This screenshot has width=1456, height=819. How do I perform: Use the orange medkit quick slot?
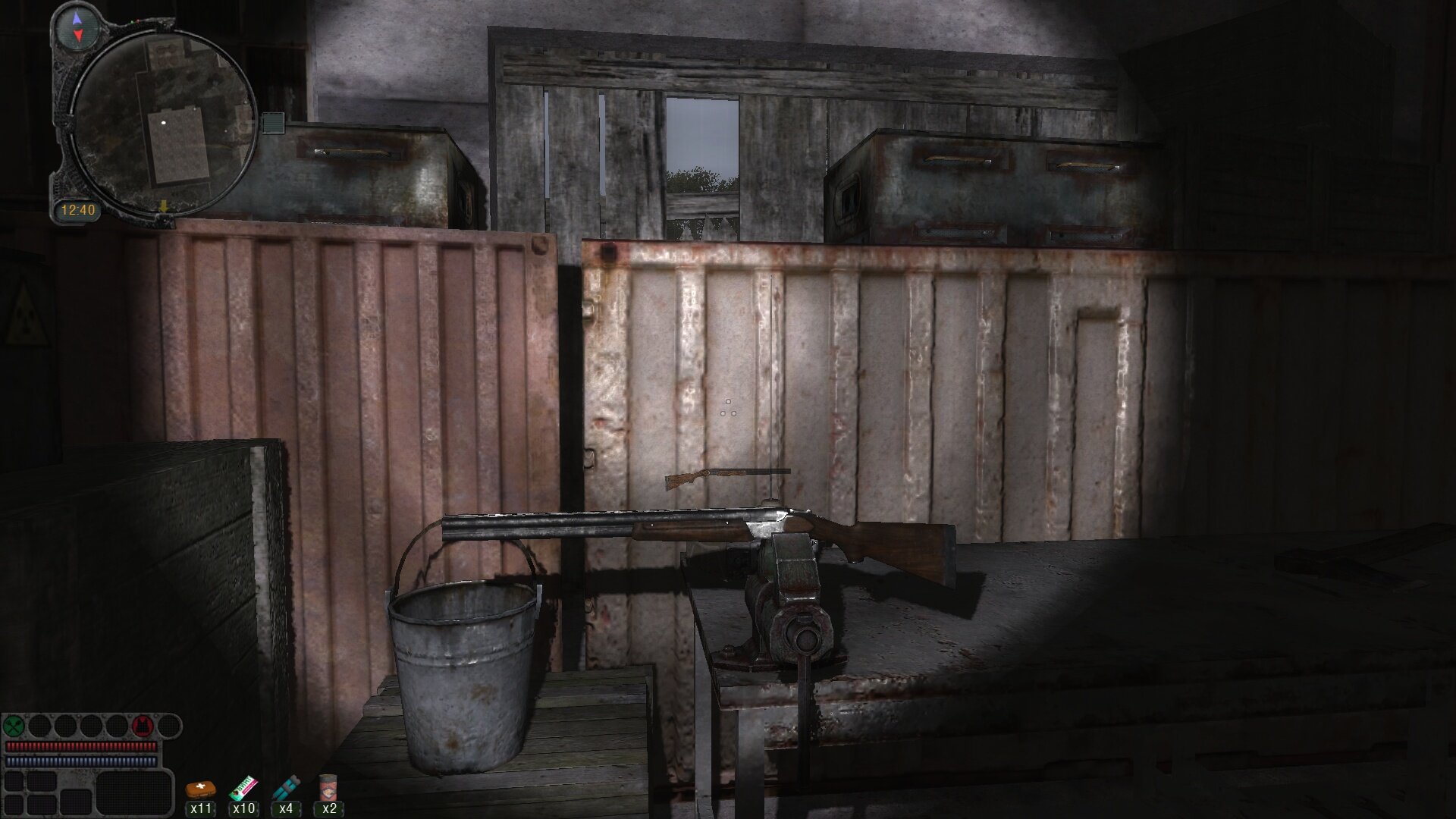pos(201,790)
